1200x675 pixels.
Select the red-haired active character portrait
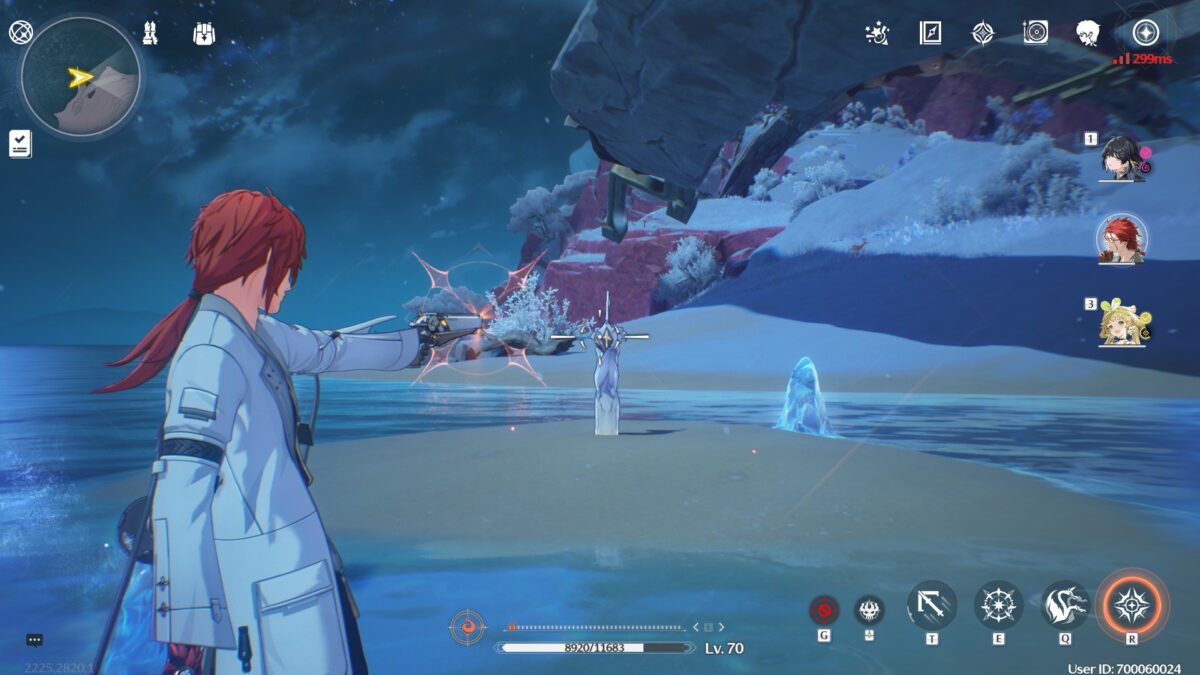point(1122,241)
